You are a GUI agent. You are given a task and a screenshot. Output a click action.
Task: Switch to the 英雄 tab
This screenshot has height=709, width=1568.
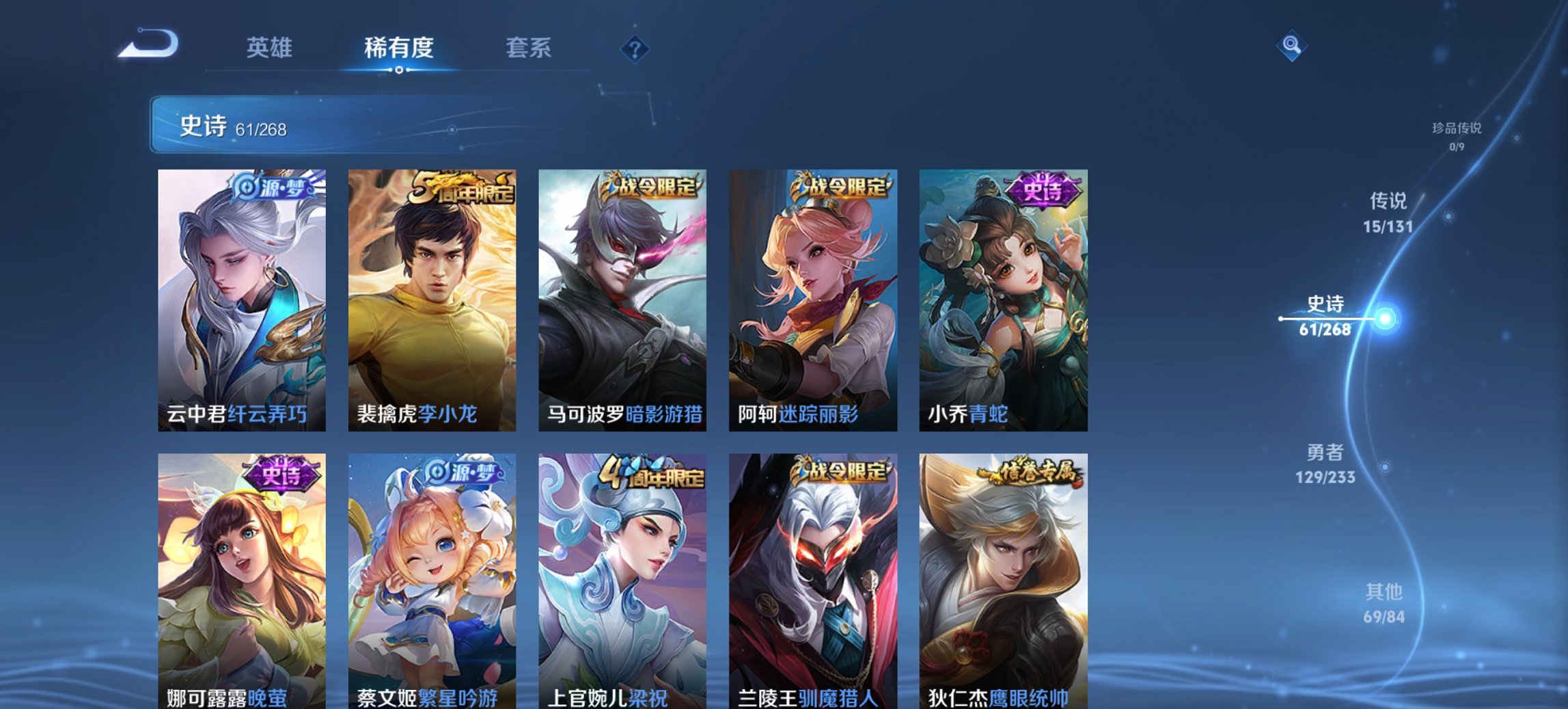(x=272, y=48)
